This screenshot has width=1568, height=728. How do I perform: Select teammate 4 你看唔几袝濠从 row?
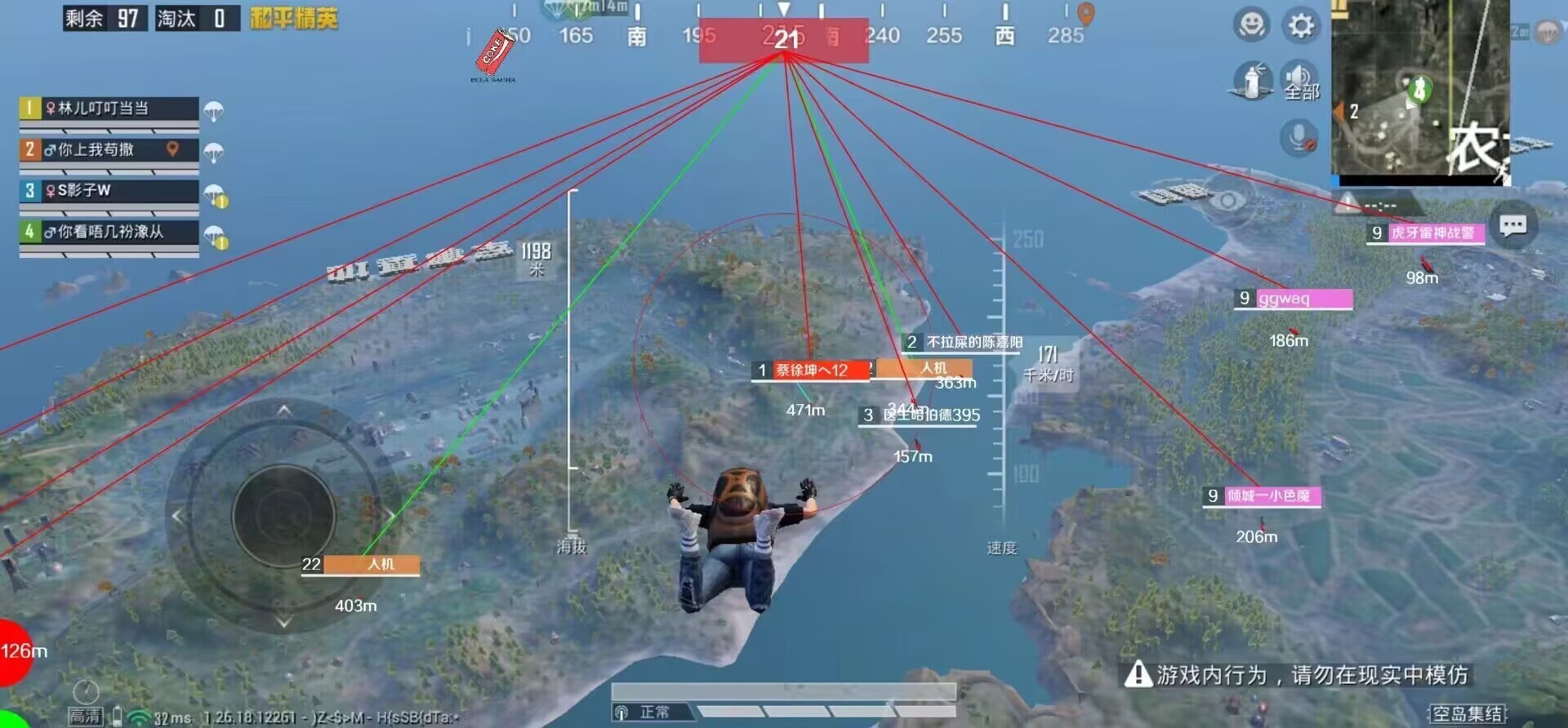(109, 232)
